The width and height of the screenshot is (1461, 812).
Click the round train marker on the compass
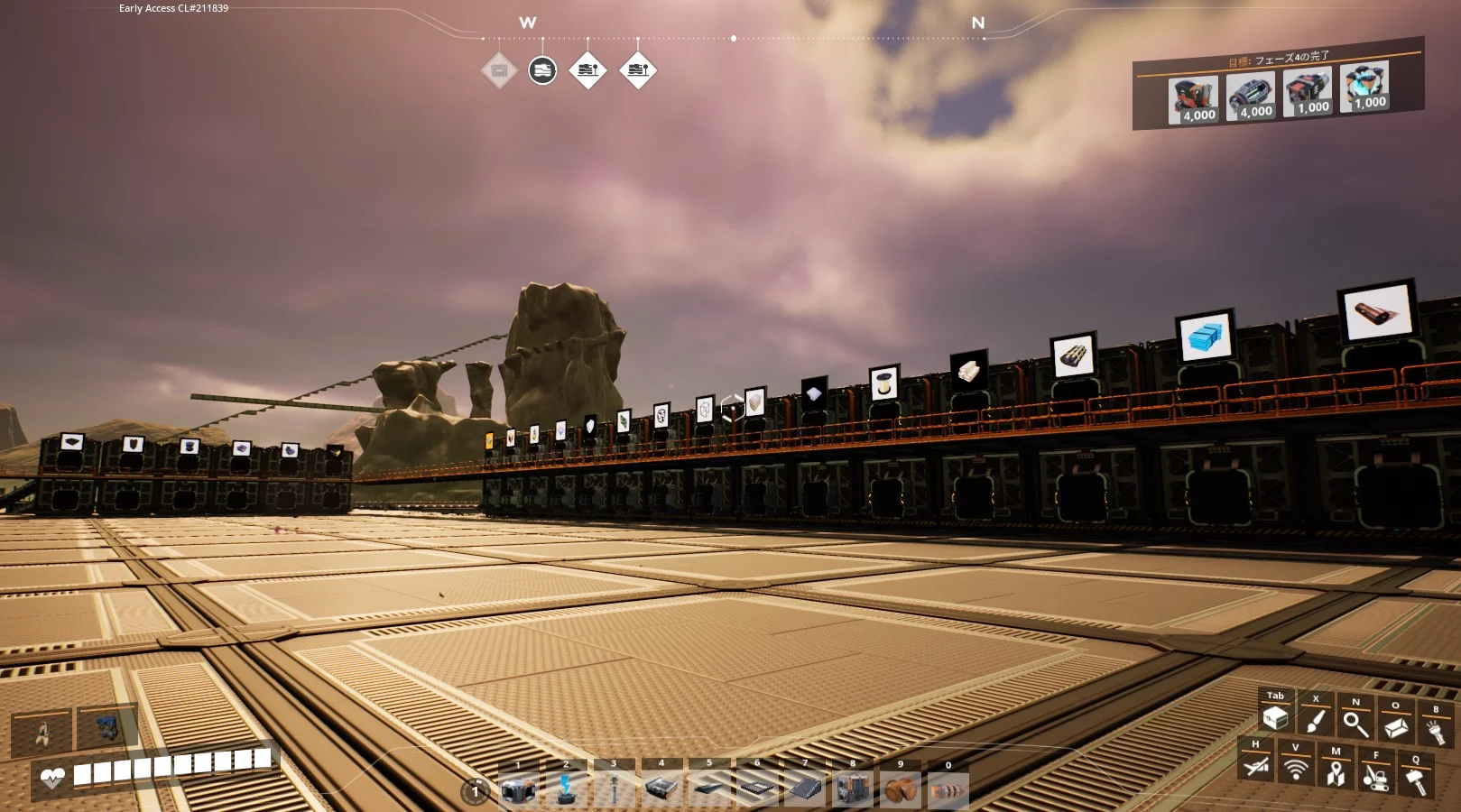pyautogui.click(x=542, y=69)
